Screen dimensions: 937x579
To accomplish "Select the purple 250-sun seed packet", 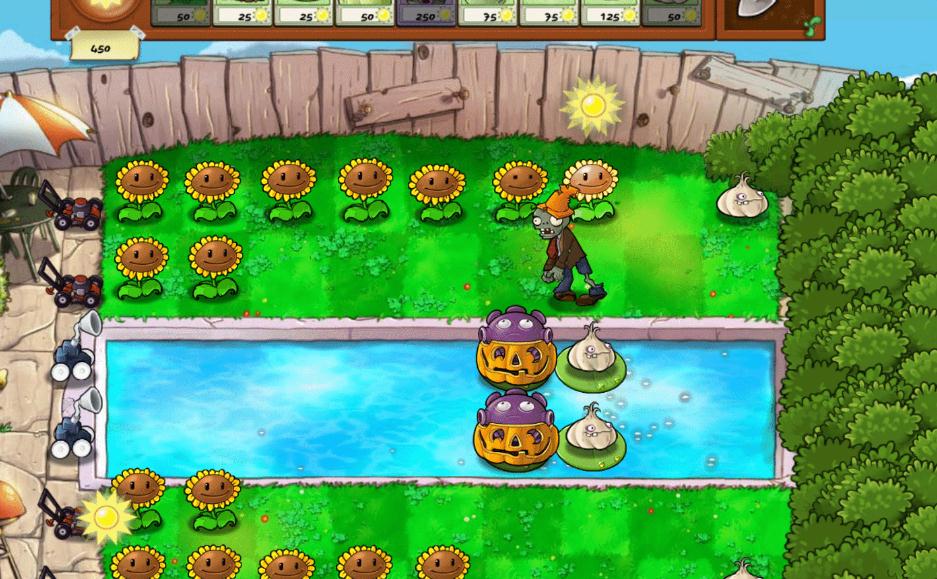I will (x=426, y=10).
